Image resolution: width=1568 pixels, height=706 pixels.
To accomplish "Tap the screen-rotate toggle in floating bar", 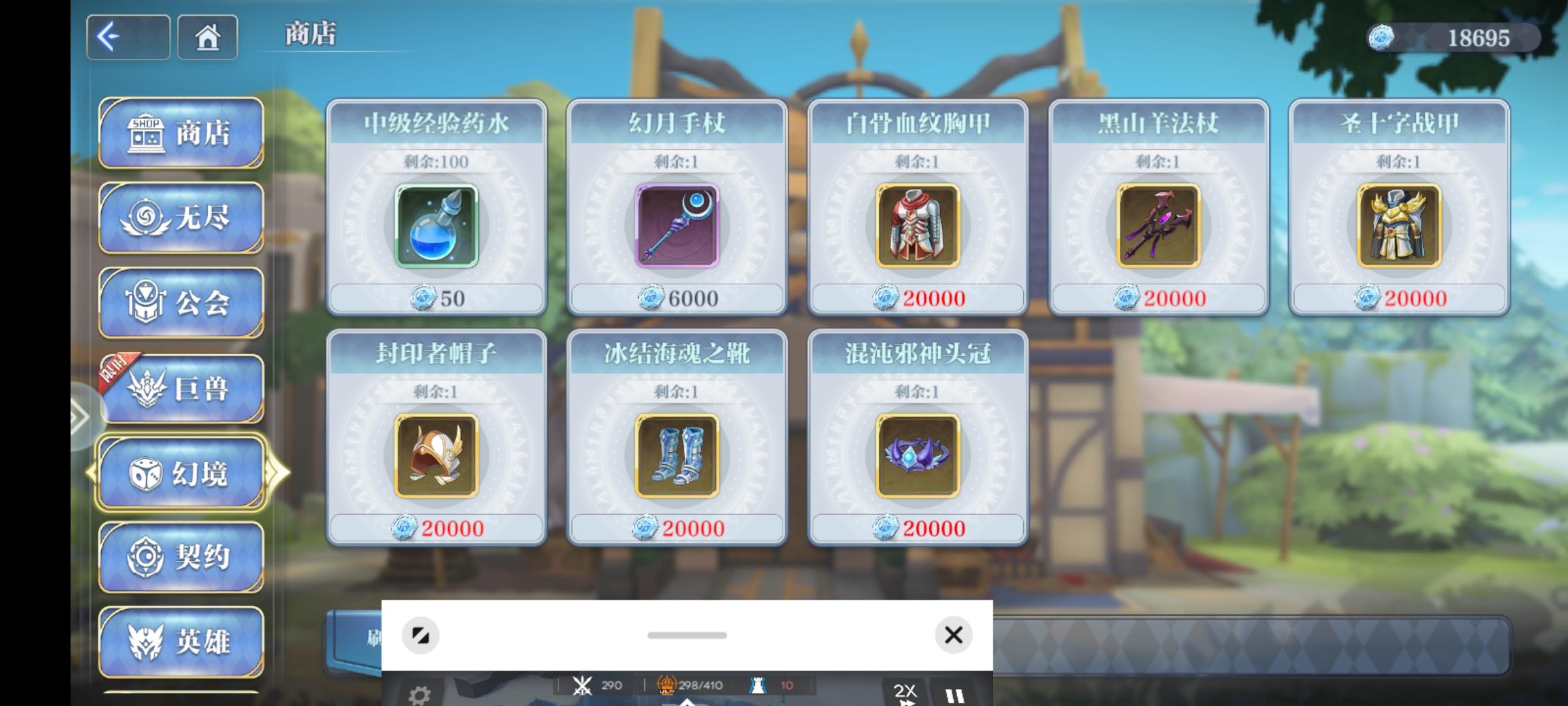I will click(x=422, y=635).
